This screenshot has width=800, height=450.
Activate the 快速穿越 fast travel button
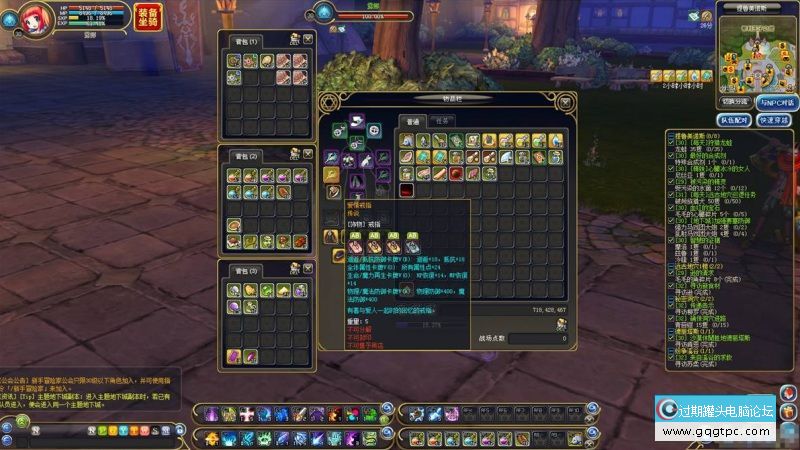pyautogui.click(x=776, y=119)
